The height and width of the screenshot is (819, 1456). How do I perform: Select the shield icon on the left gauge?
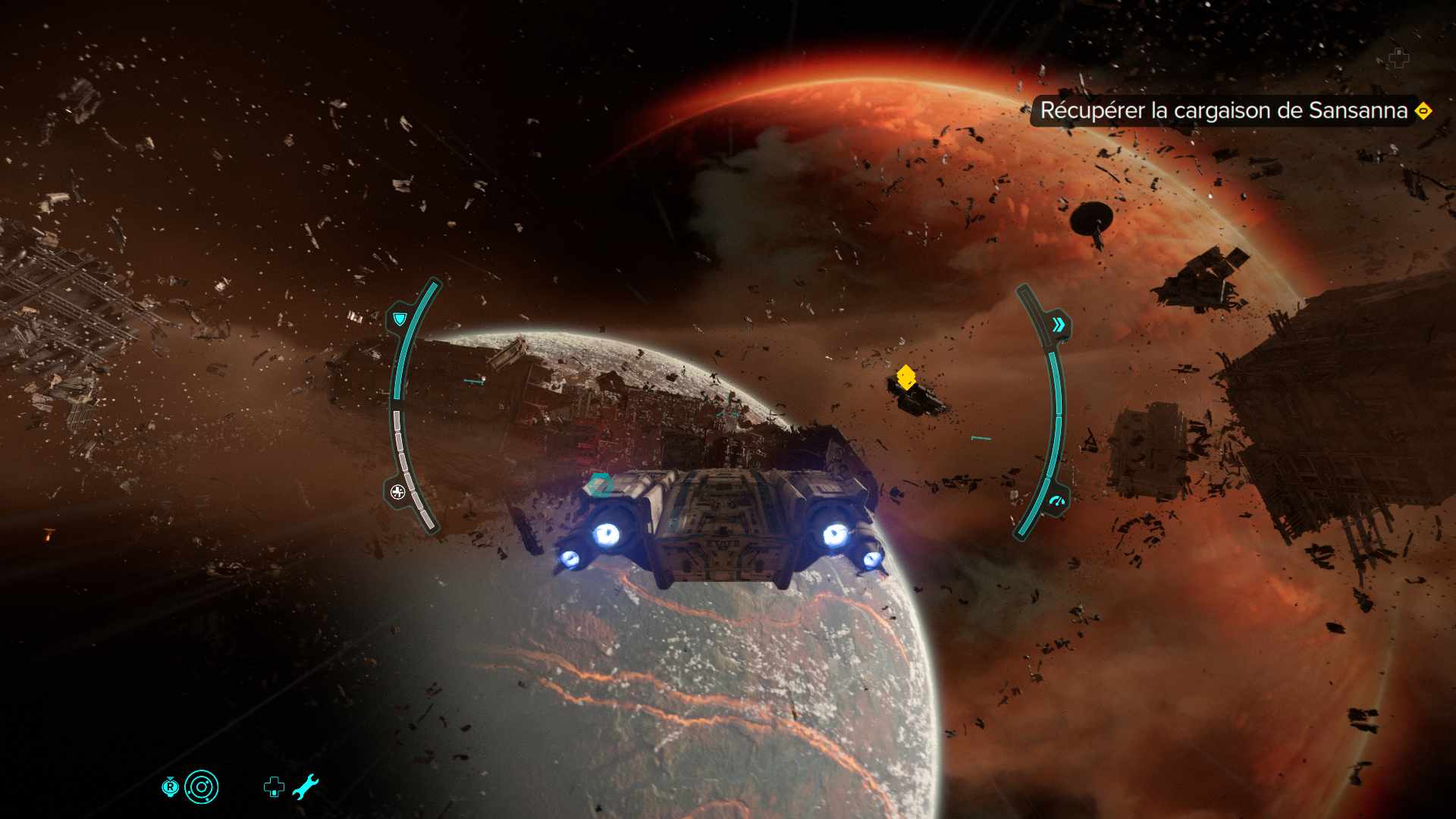tap(400, 318)
